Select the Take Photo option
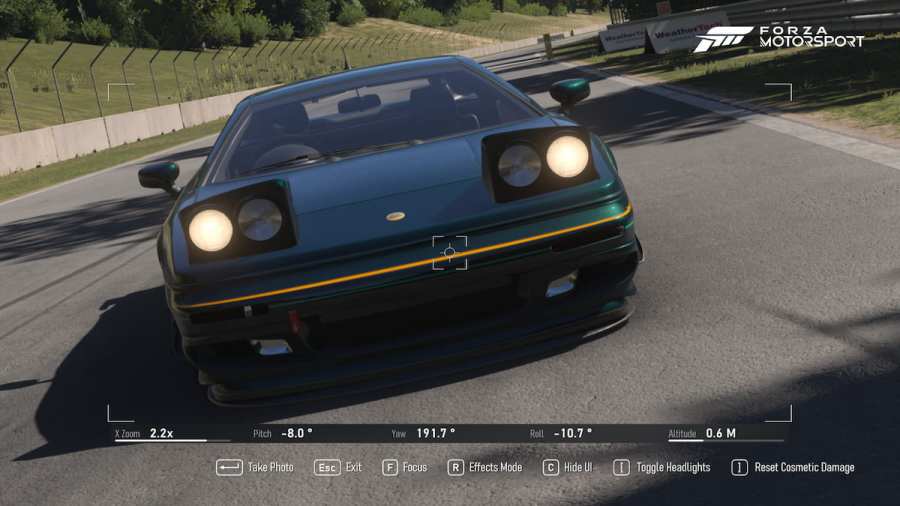Viewport: 900px width, 506px height. coord(256,467)
